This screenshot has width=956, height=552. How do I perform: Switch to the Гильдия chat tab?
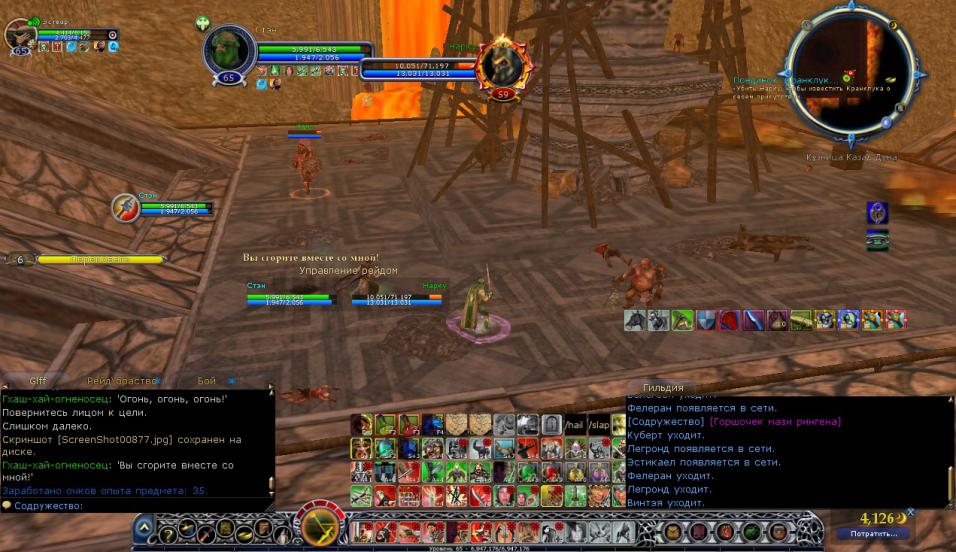[x=663, y=388]
